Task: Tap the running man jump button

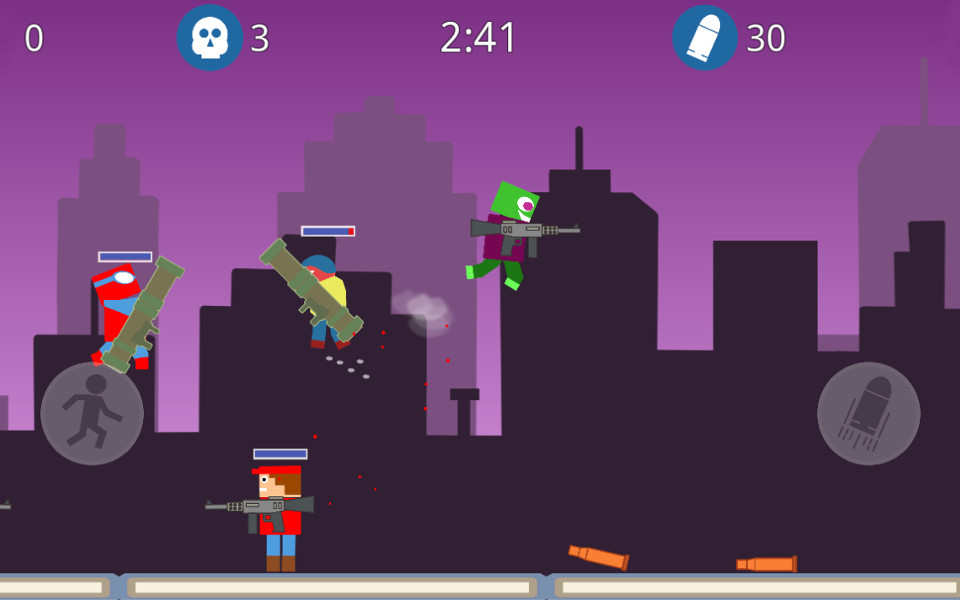Action: 92,413
